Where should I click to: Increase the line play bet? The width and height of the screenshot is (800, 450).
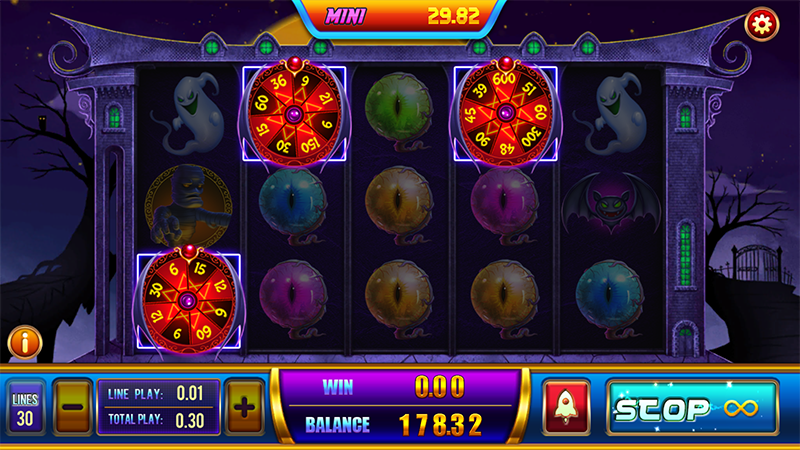[x=245, y=407]
